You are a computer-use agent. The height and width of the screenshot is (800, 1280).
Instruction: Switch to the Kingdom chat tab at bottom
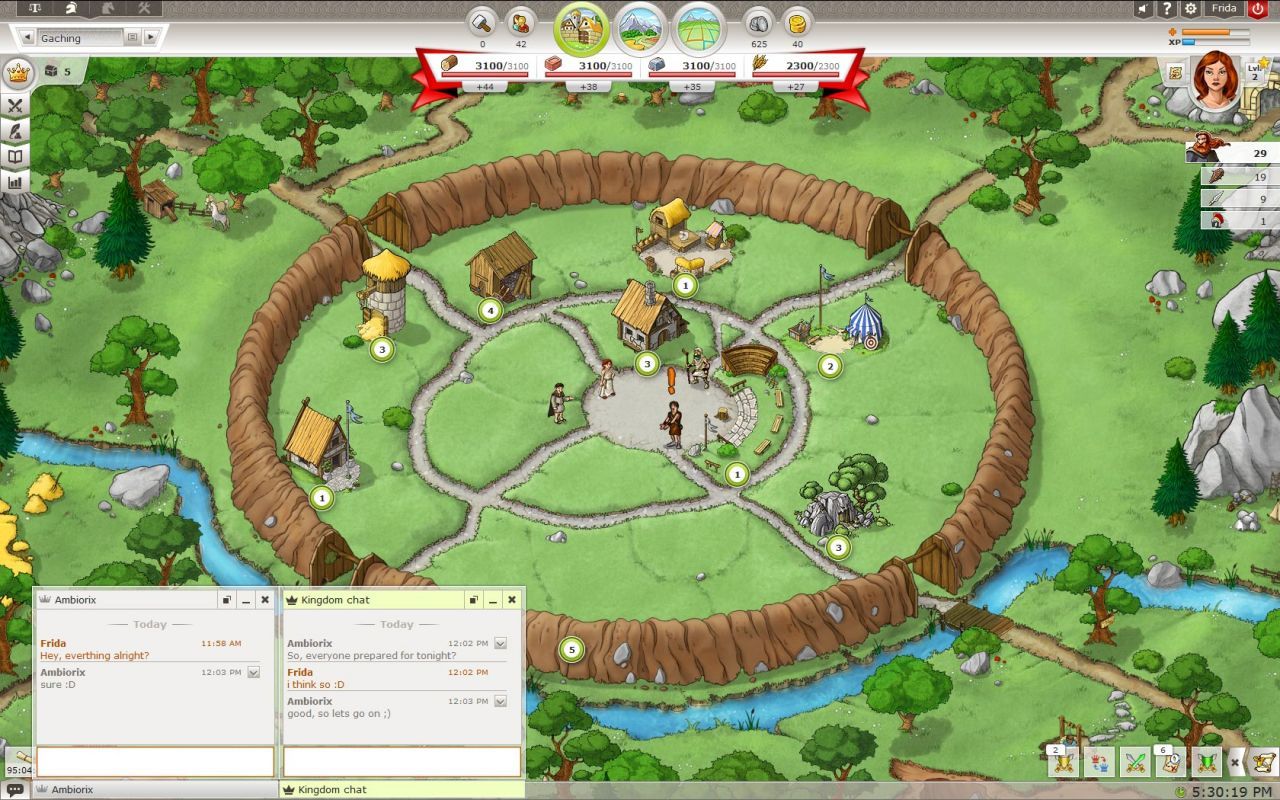(x=400, y=789)
